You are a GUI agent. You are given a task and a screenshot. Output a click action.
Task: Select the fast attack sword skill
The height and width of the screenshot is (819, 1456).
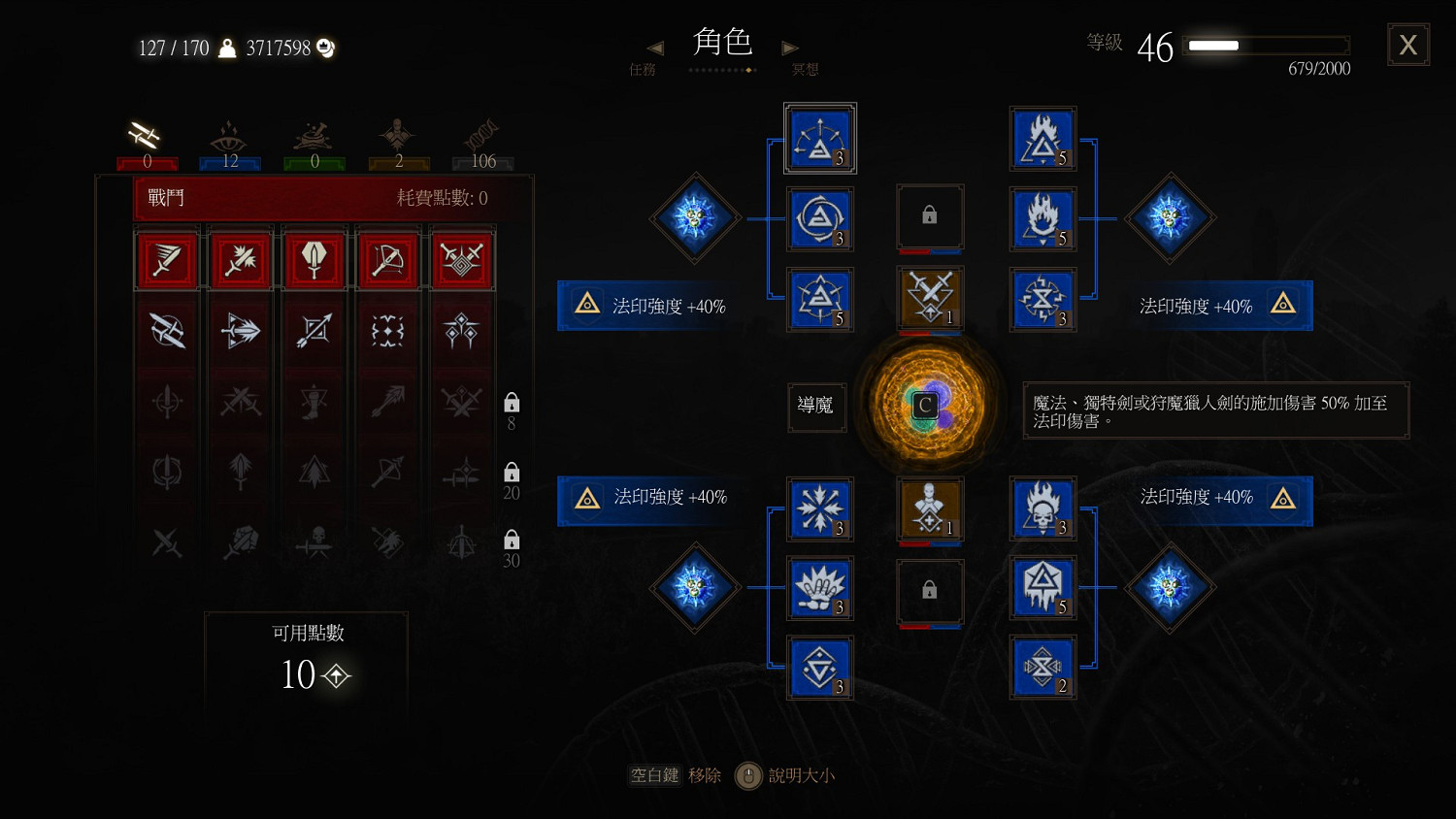[167, 258]
